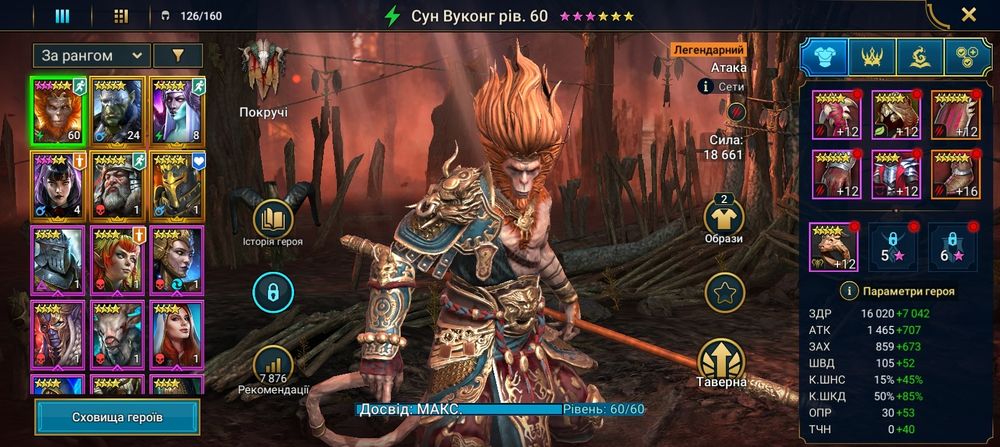This screenshot has height=447, width=1000.
Task: Close the hero screen with the X
Action: [968, 15]
